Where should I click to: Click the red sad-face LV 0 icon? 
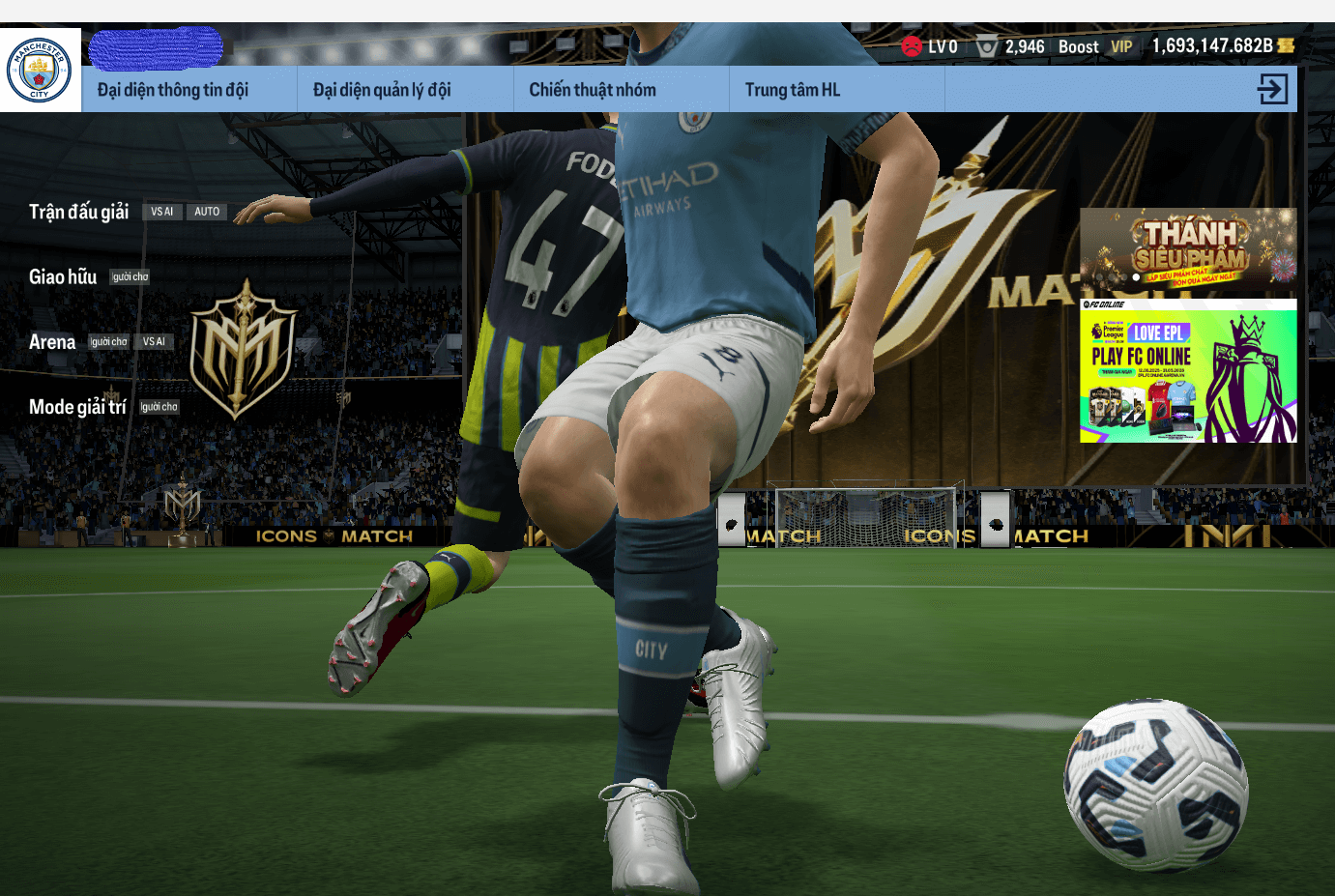(x=912, y=46)
